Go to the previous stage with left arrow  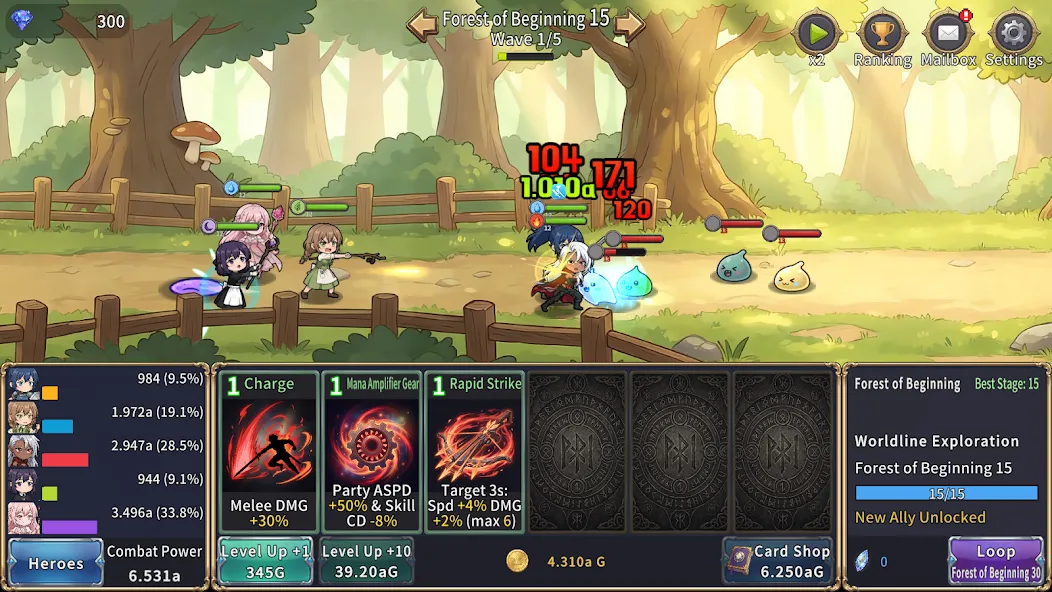[422, 23]
